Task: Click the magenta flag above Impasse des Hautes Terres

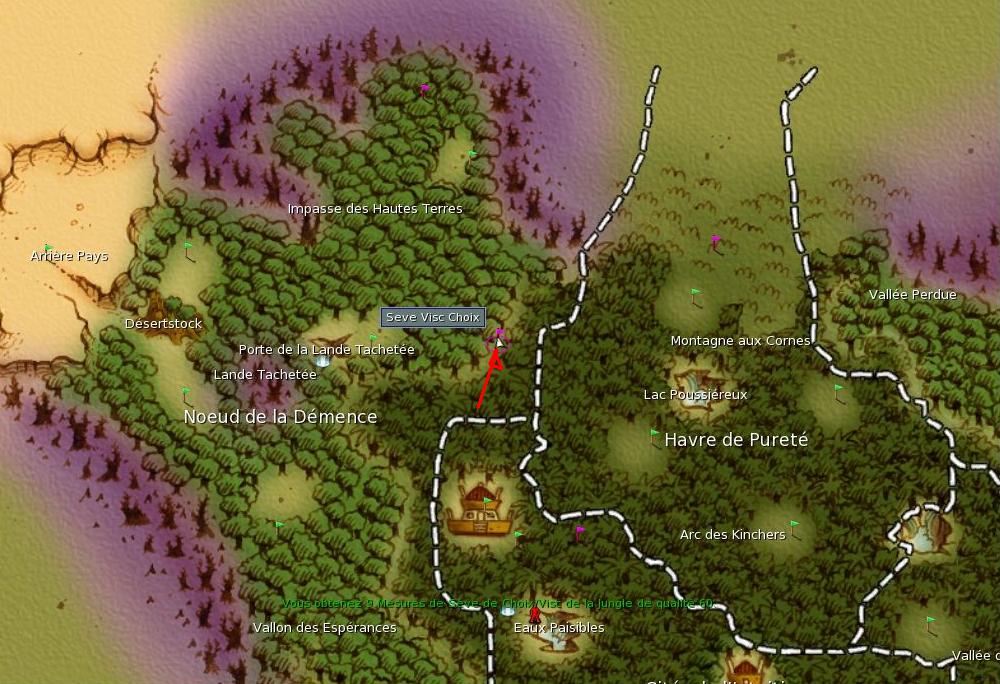Action: [x=424, y=90]
